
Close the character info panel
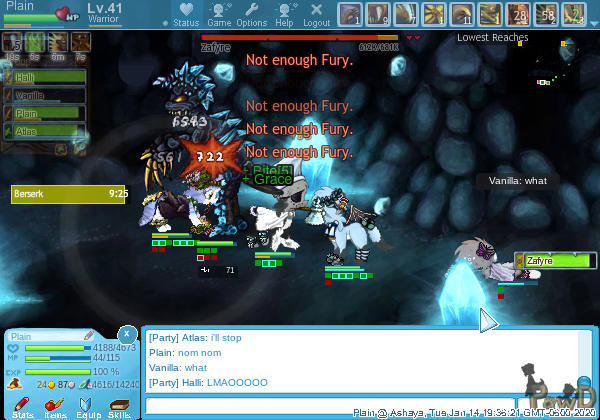(x=127, y=334)
